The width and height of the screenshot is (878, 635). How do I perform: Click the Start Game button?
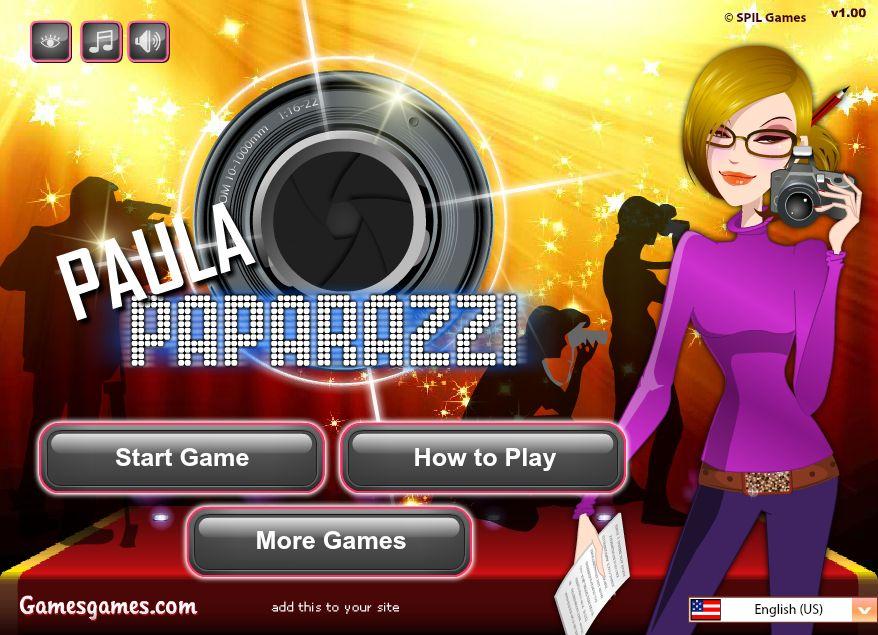click(181, 458)
